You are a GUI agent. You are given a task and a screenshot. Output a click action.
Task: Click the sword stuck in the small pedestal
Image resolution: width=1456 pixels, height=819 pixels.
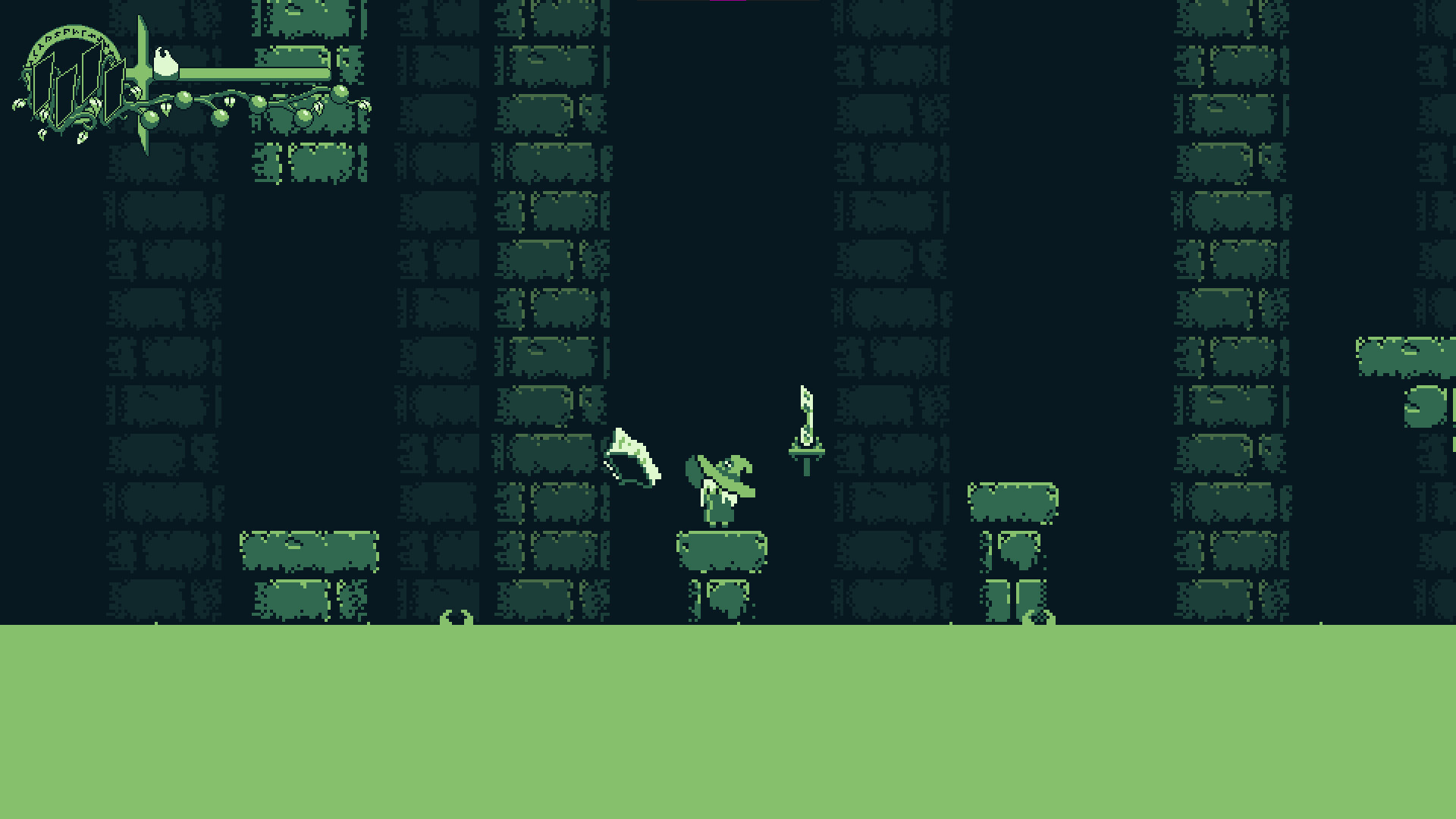(805, 425)
